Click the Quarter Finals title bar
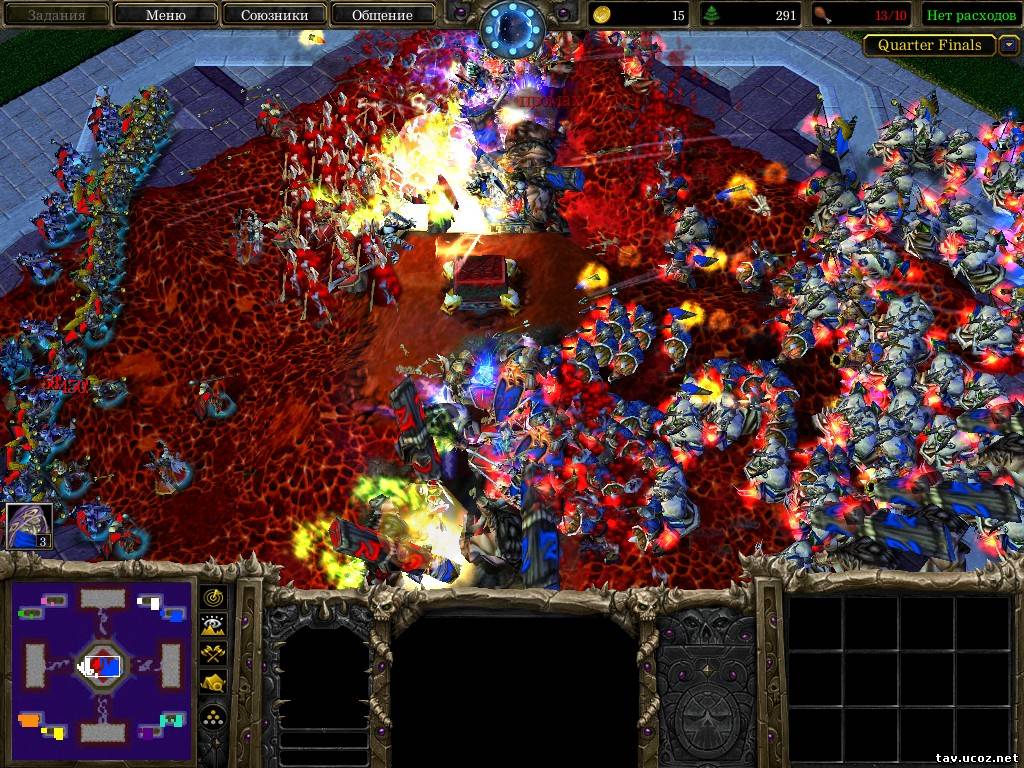1024x768 pixels. coord(929,45)
